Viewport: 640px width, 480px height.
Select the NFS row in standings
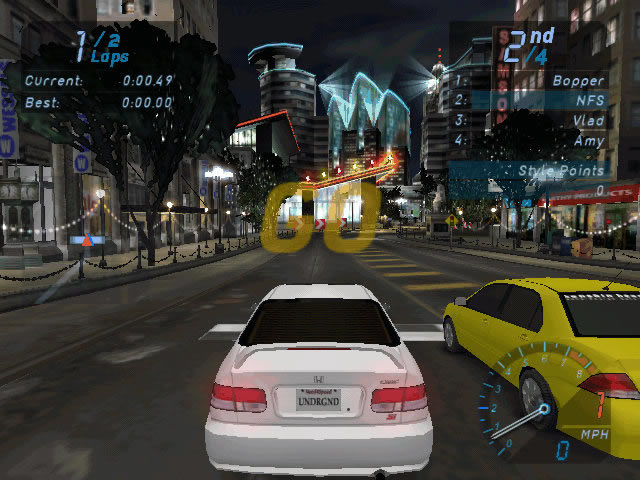tap(589, 100)
